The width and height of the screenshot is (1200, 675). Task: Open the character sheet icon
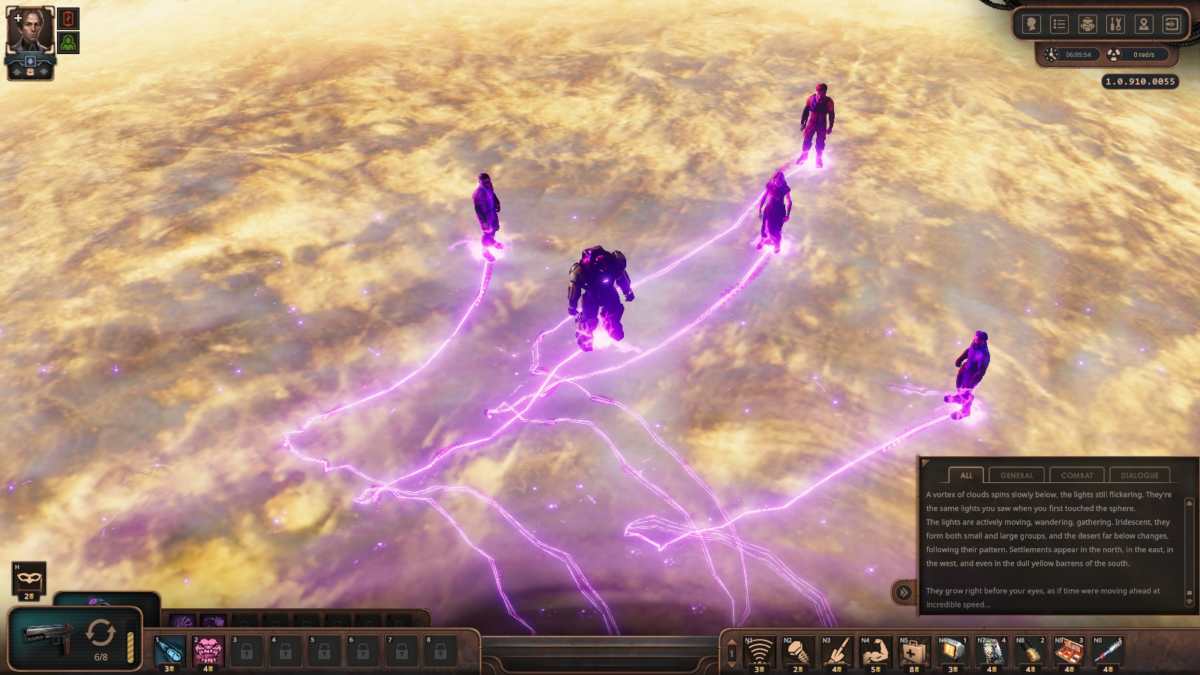click(1031, 24)
